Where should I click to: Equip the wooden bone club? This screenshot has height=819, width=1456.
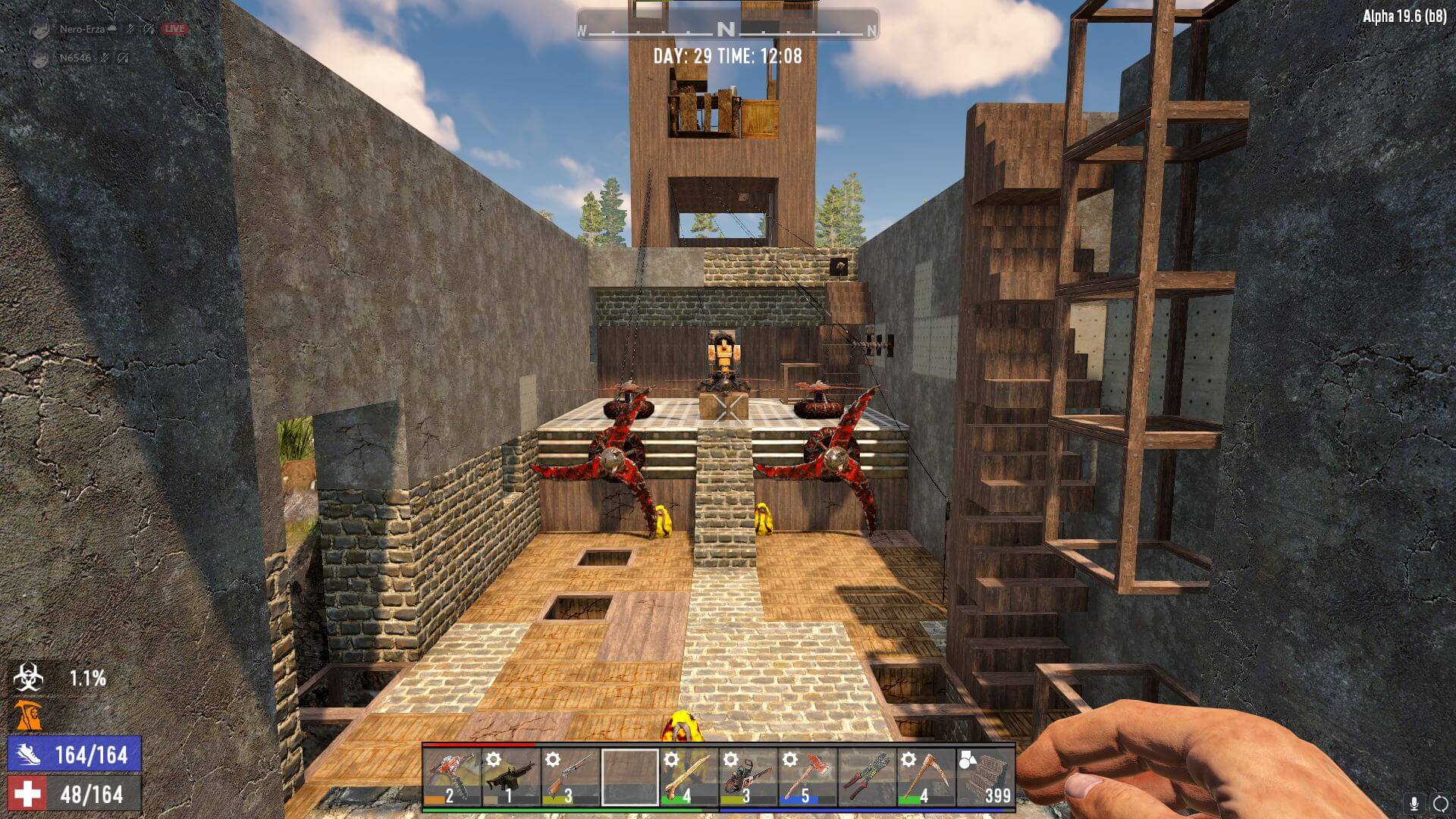coord(689,777)
